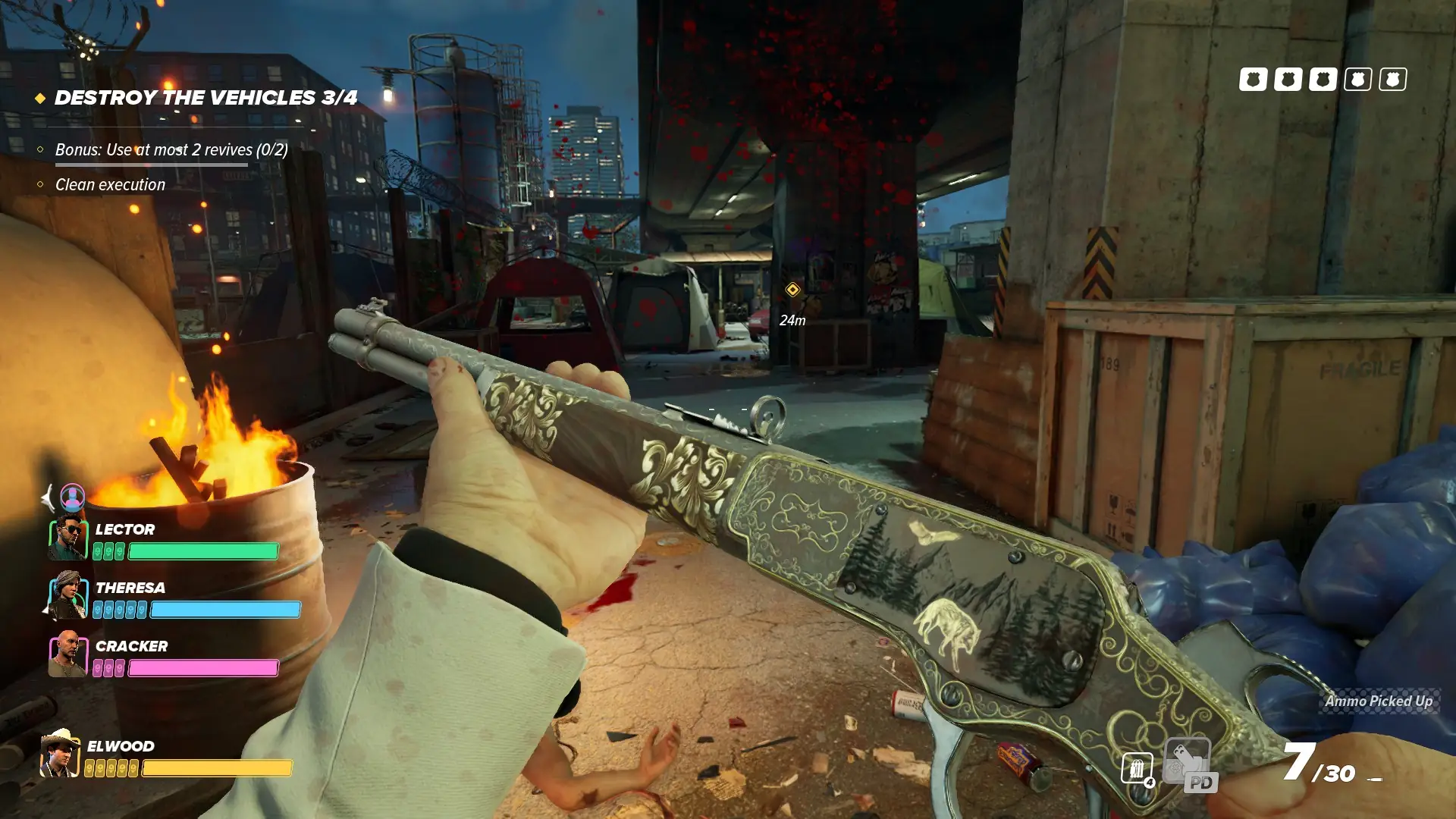Click the yellow diamond objective waypoint marker

(792, 290)
